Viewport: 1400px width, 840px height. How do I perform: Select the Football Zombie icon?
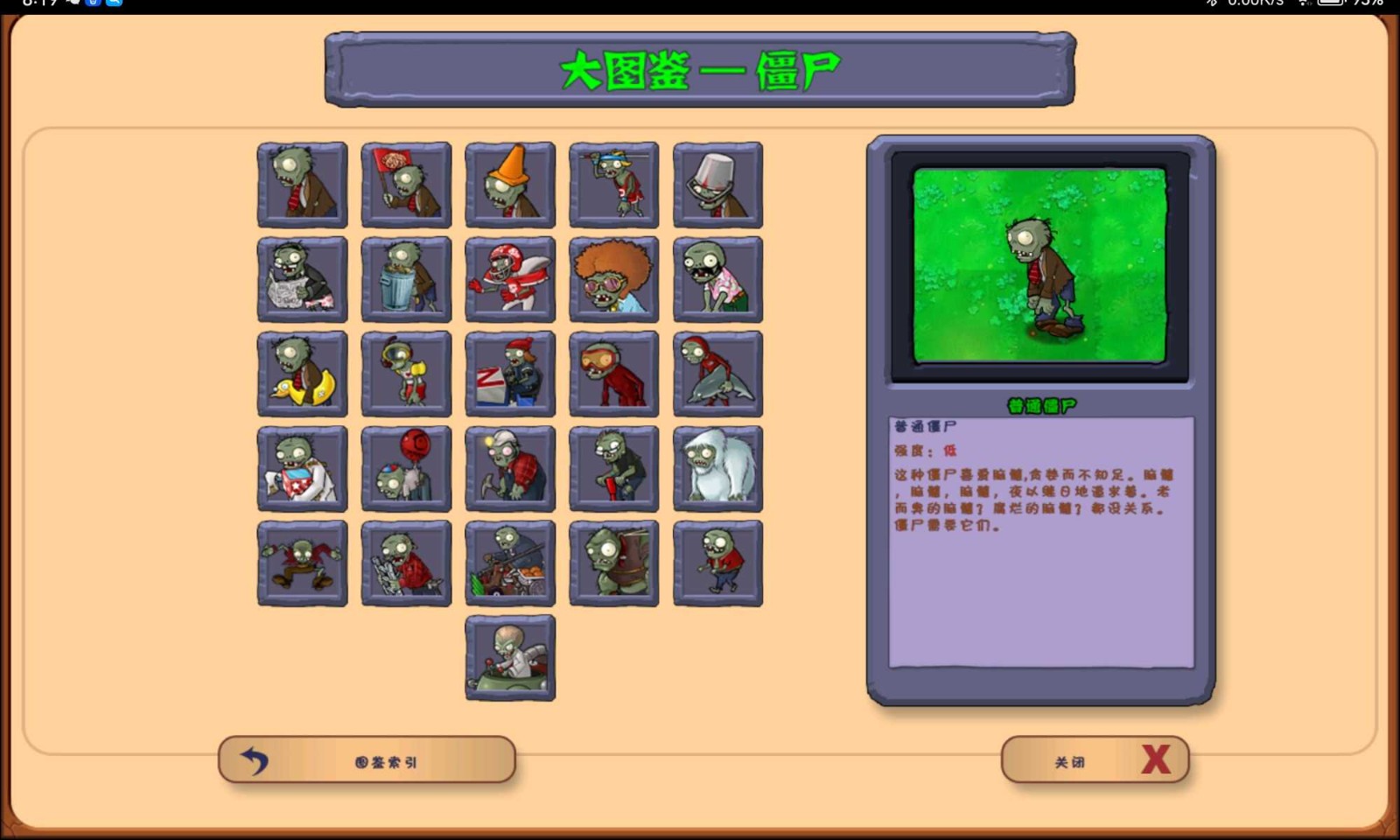[x=510, y=280]
